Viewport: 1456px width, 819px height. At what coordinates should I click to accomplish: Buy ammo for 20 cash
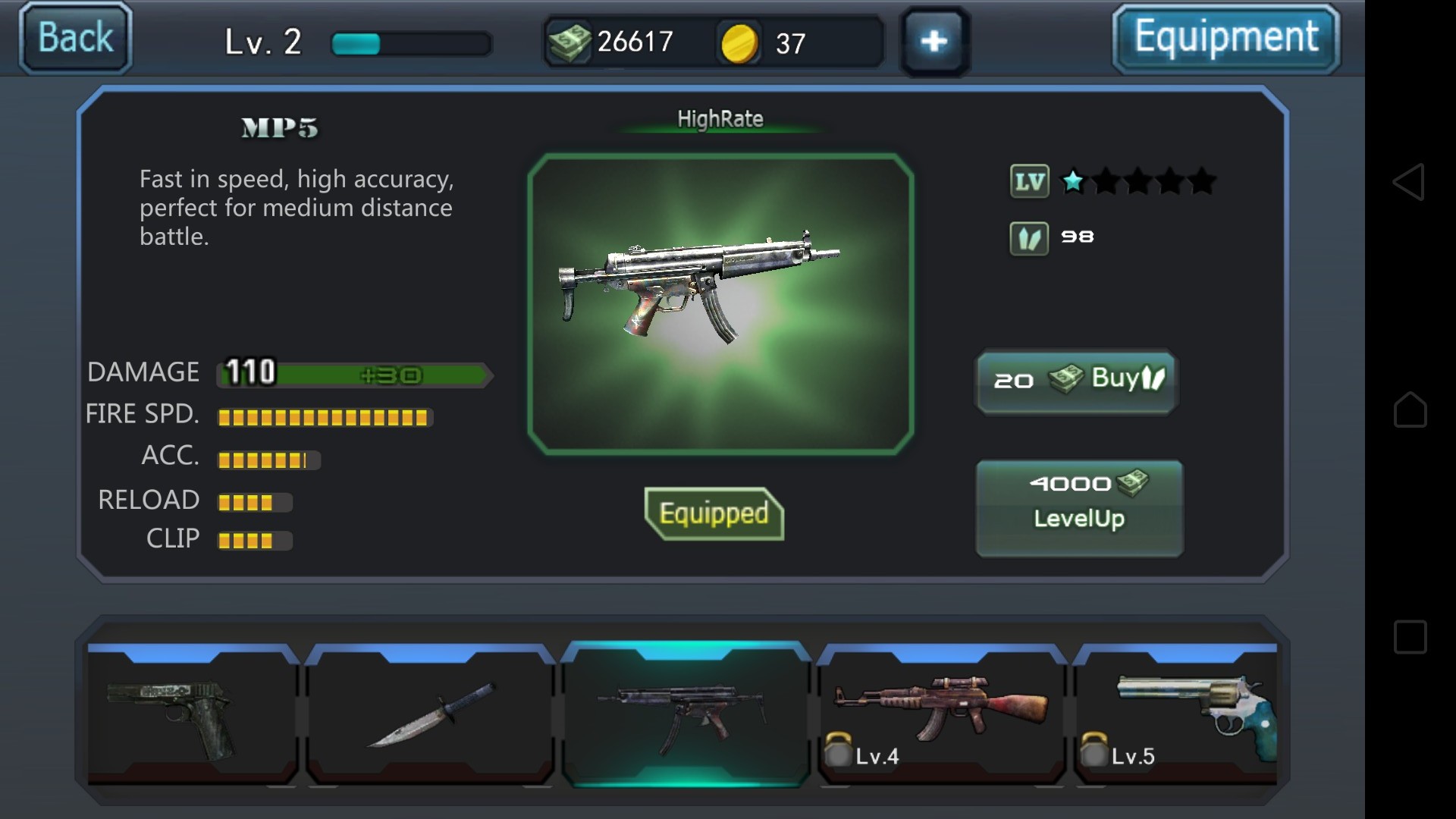[x=1077, y=381]
